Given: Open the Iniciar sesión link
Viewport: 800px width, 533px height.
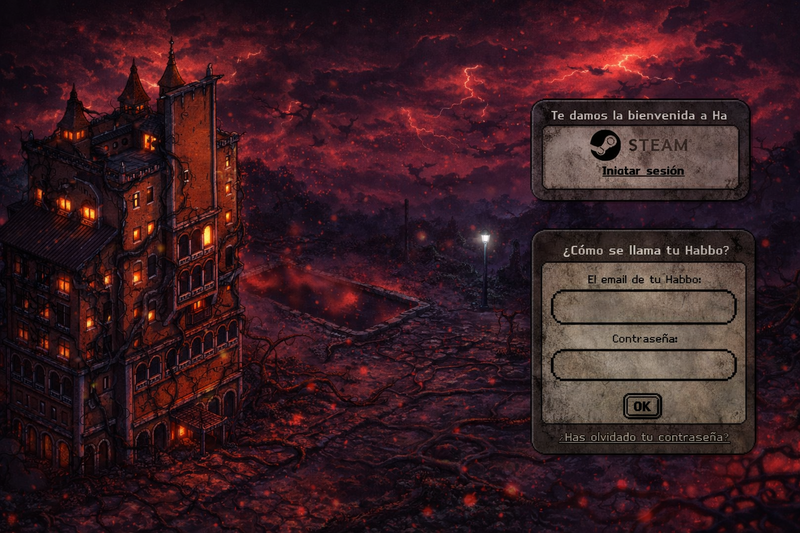Looking at the screenshot, I should coord(643,171).
